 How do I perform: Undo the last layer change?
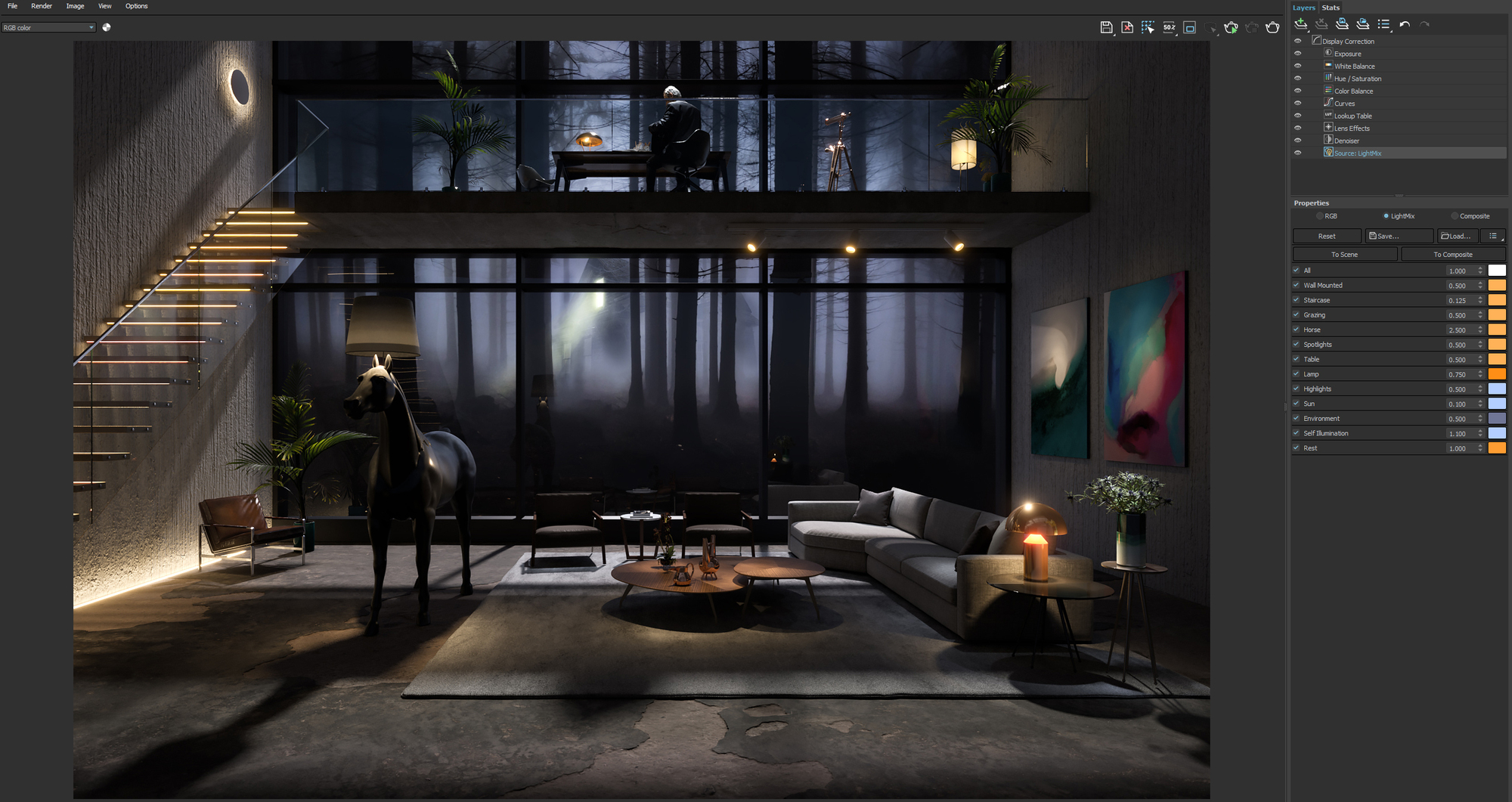[1405, 24]
